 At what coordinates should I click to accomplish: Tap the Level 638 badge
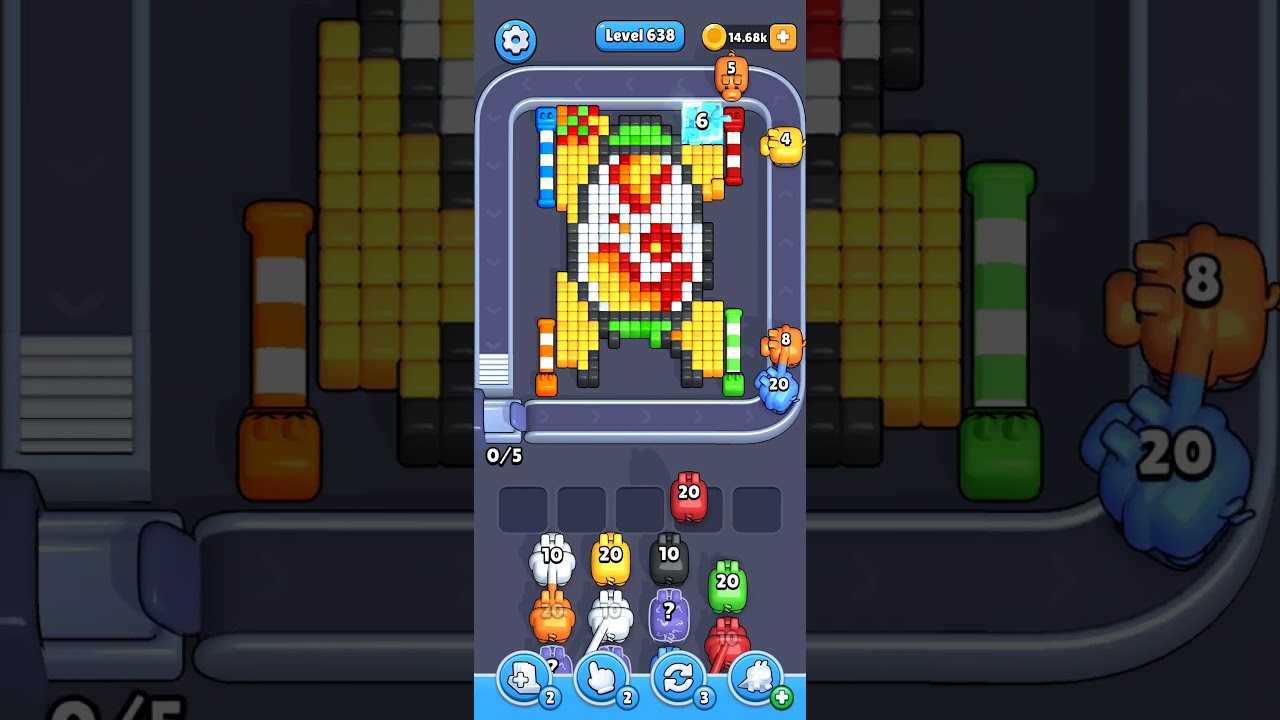point(639,35)
